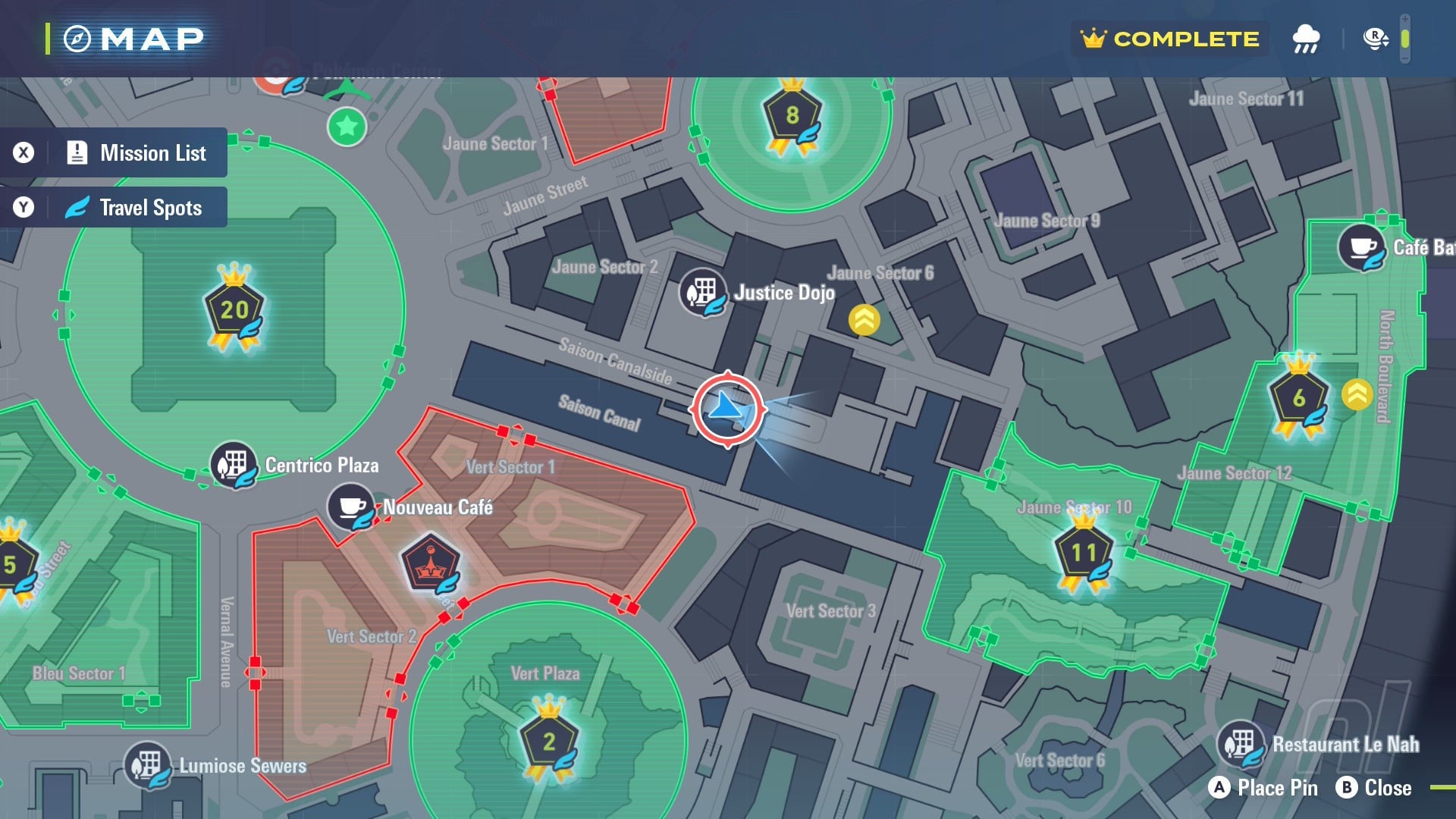Select the wild zone 6 badge

click(1298, 397)
